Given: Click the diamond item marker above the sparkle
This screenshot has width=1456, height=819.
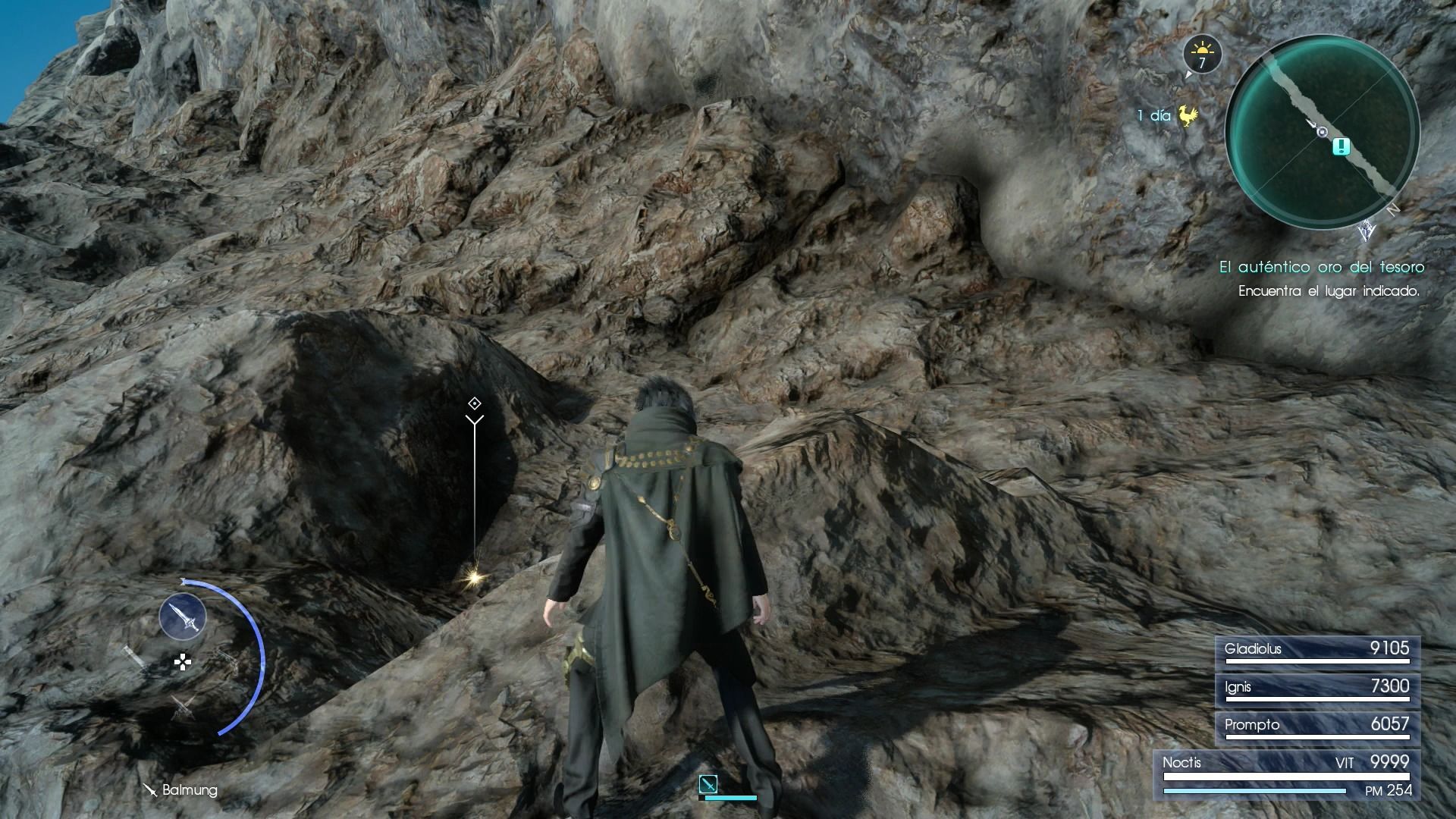Looking at the screenshot, I should pyautogui.click(x=475, y=403).
